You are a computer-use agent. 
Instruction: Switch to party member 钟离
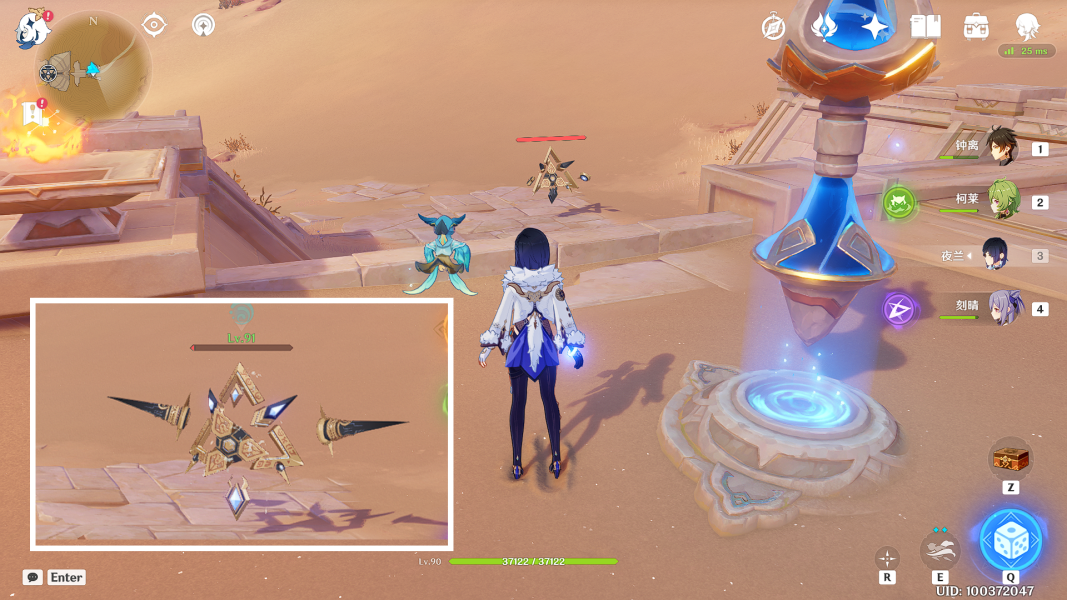(x=1001, y=147)
